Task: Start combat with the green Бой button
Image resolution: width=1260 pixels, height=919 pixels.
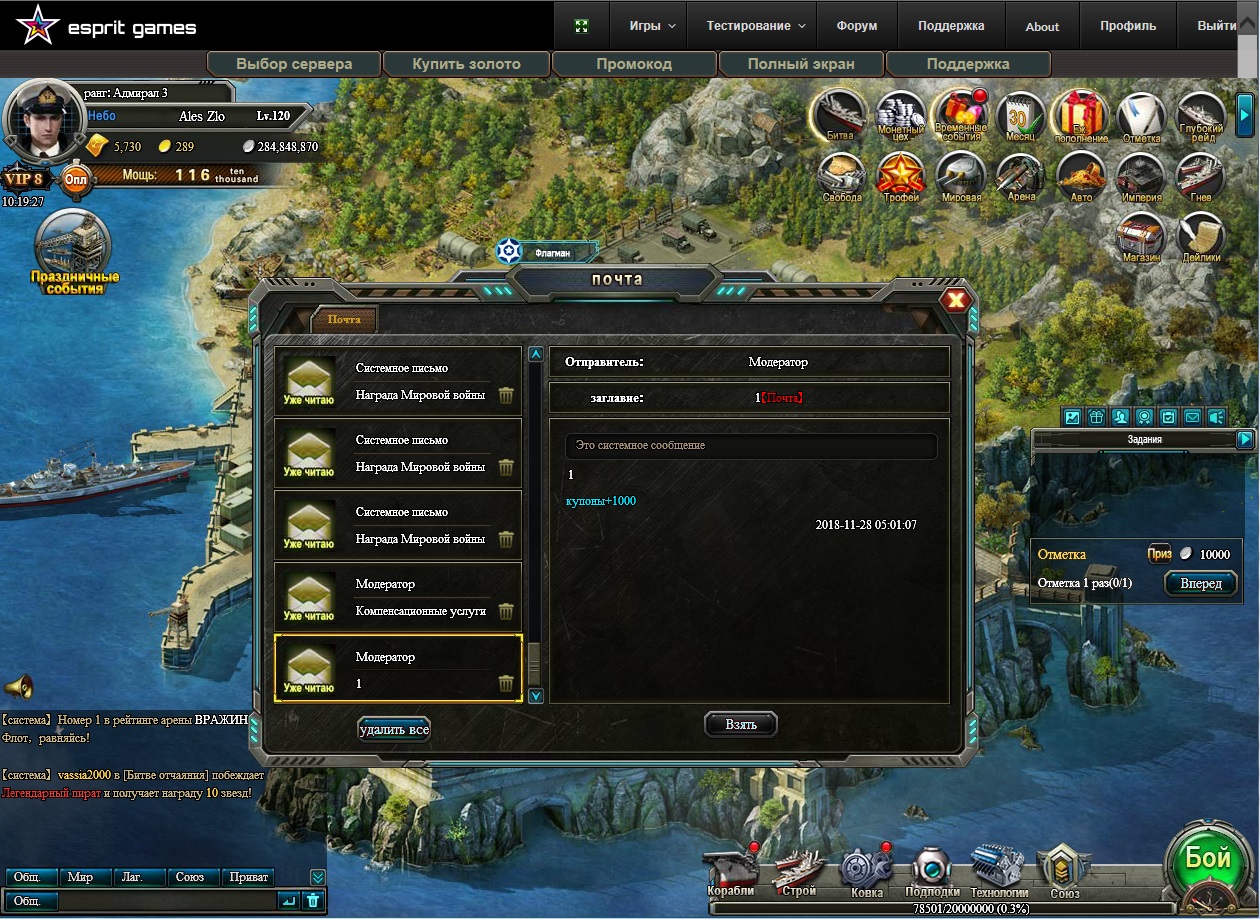Action: click(1207, 861)
